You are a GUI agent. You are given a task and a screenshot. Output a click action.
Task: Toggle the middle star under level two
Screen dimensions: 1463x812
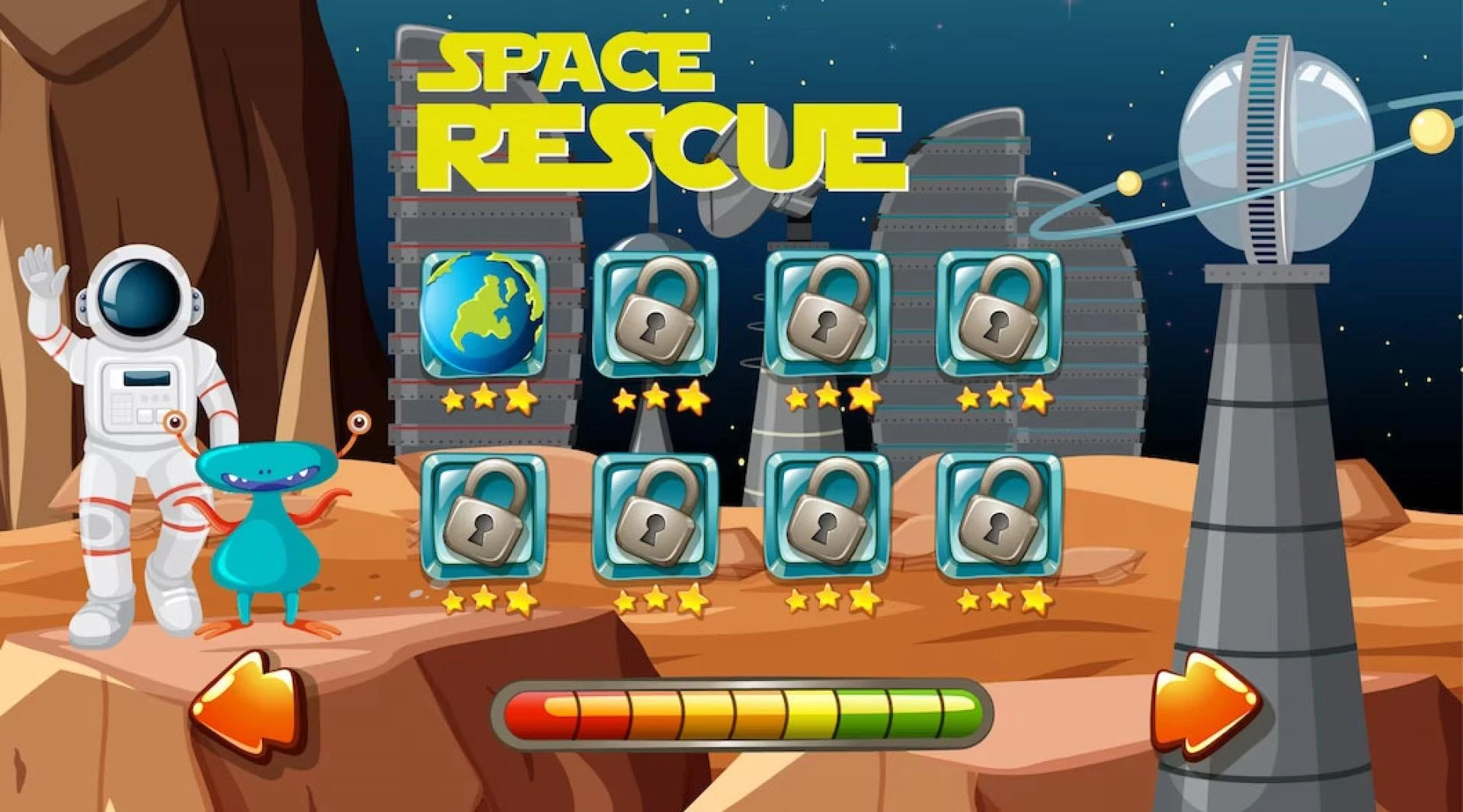pyautogui.click(x=657, y=396)
